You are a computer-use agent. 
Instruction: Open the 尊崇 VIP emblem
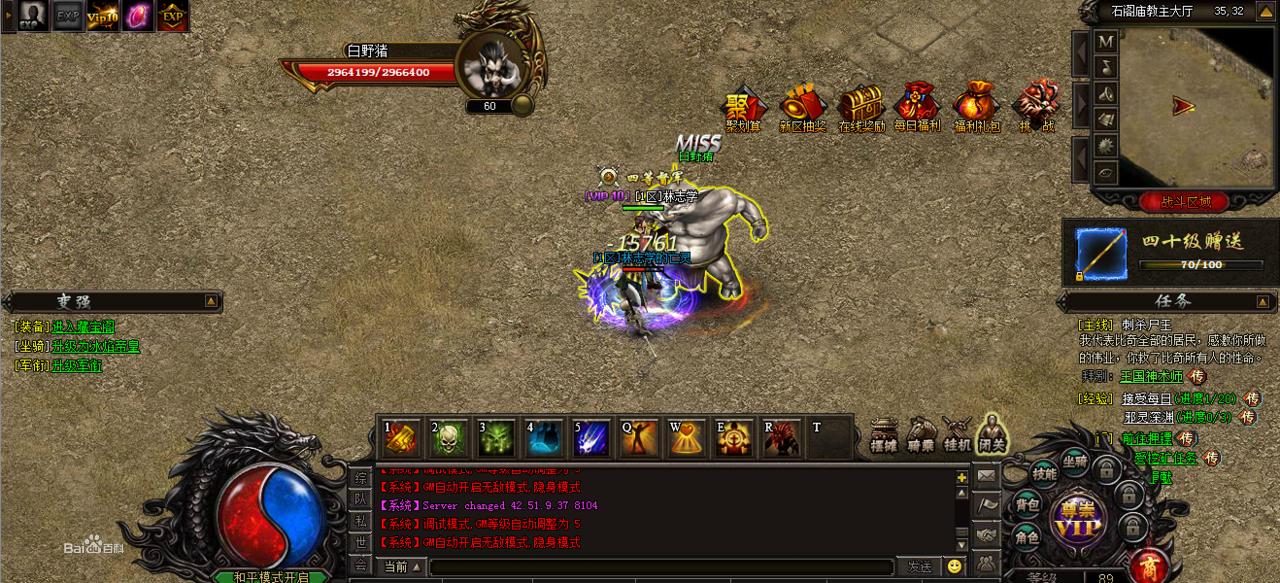(1077, 517)
